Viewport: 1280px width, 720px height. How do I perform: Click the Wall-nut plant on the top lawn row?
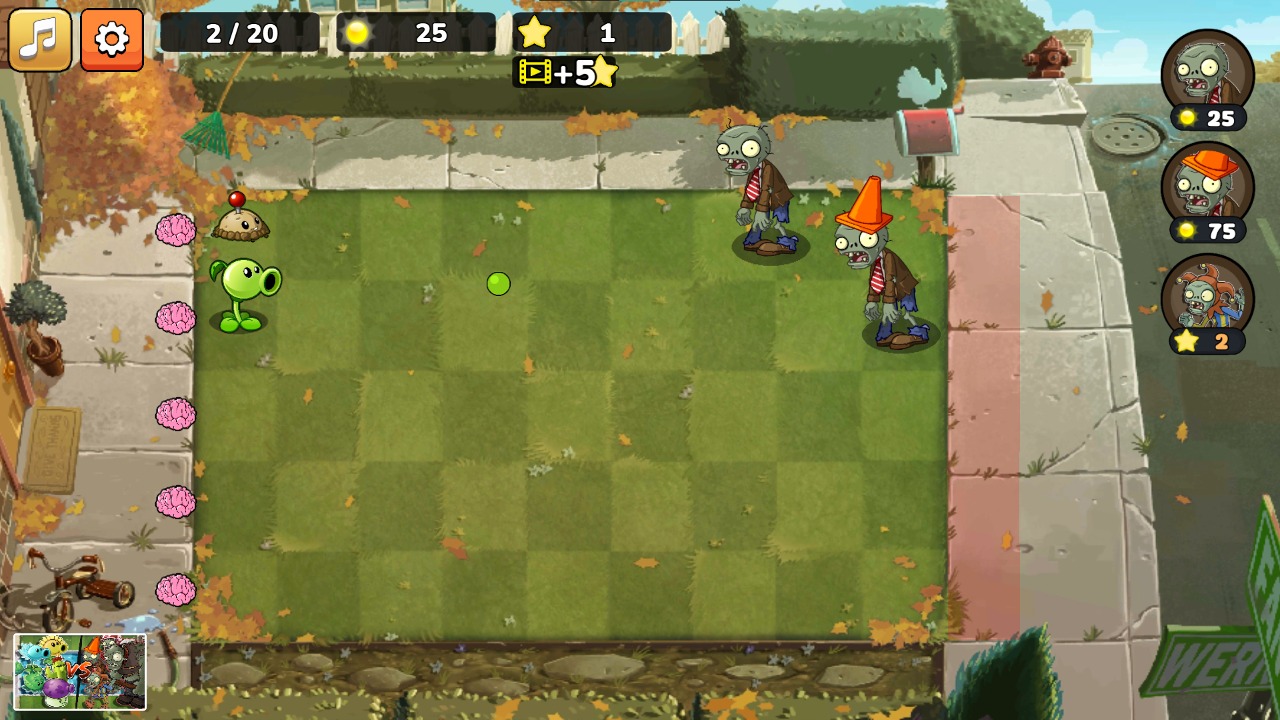(243, 225)
